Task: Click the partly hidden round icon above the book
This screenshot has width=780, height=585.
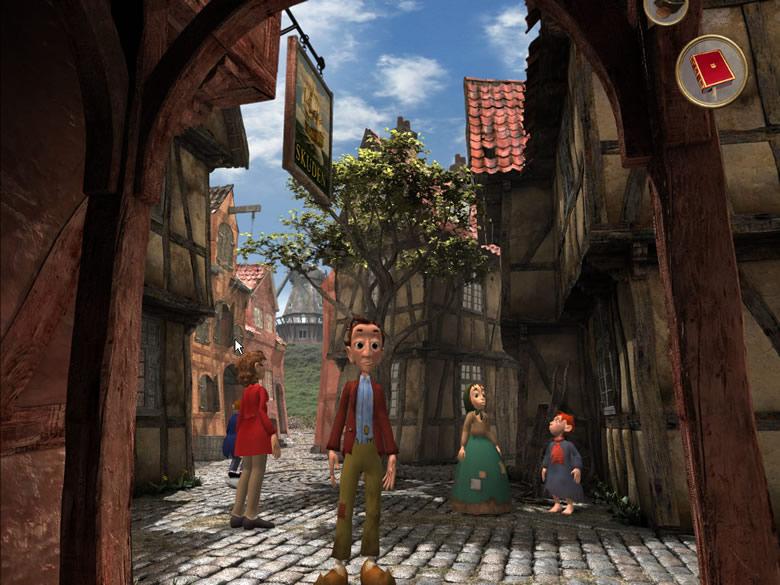Action: click(665, 9)
